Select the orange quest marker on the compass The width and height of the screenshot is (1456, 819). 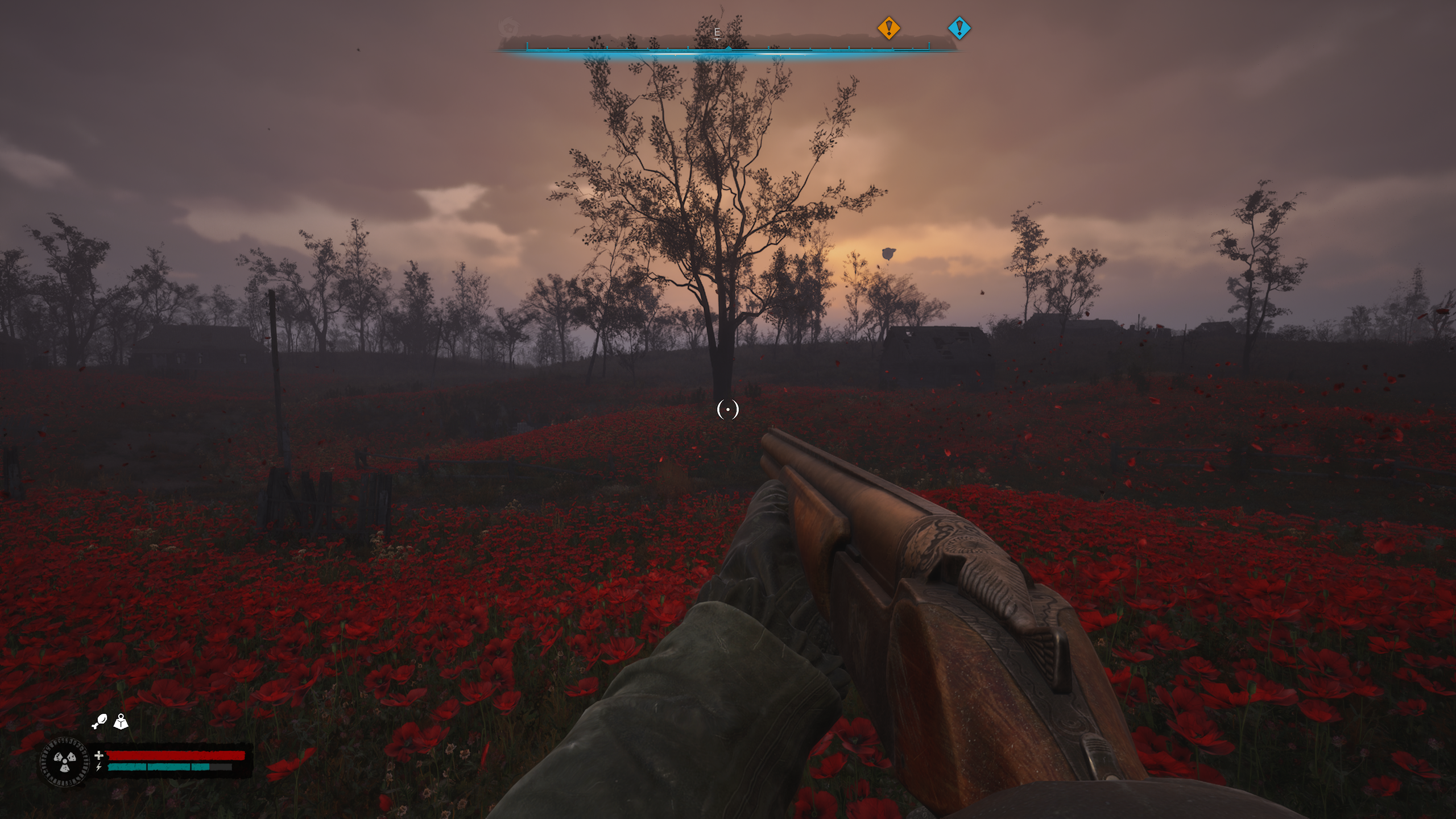[x=888, y=28]
